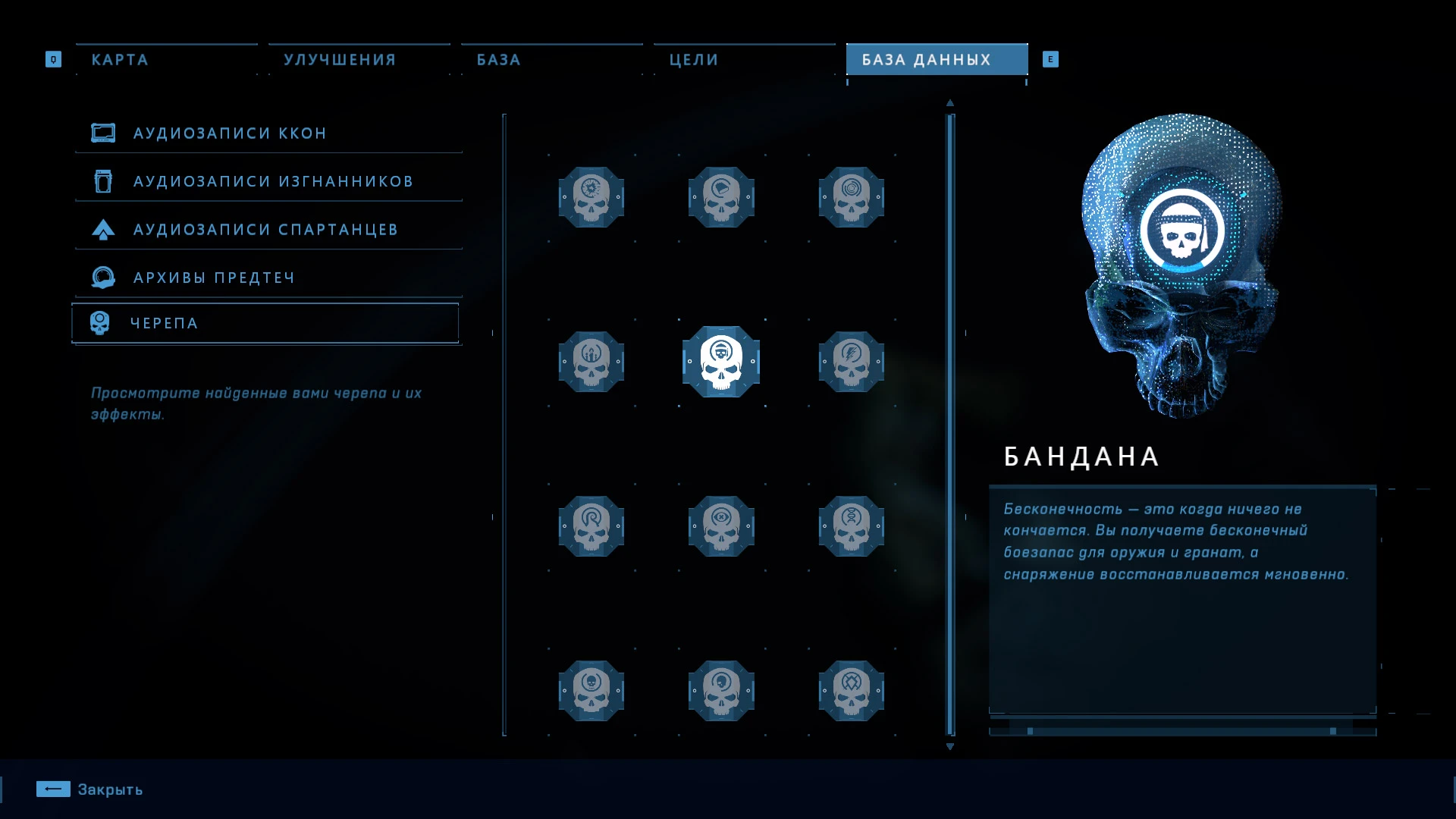
Task: Select the DNA-emblem skull icon
Action: click(850, 527)
